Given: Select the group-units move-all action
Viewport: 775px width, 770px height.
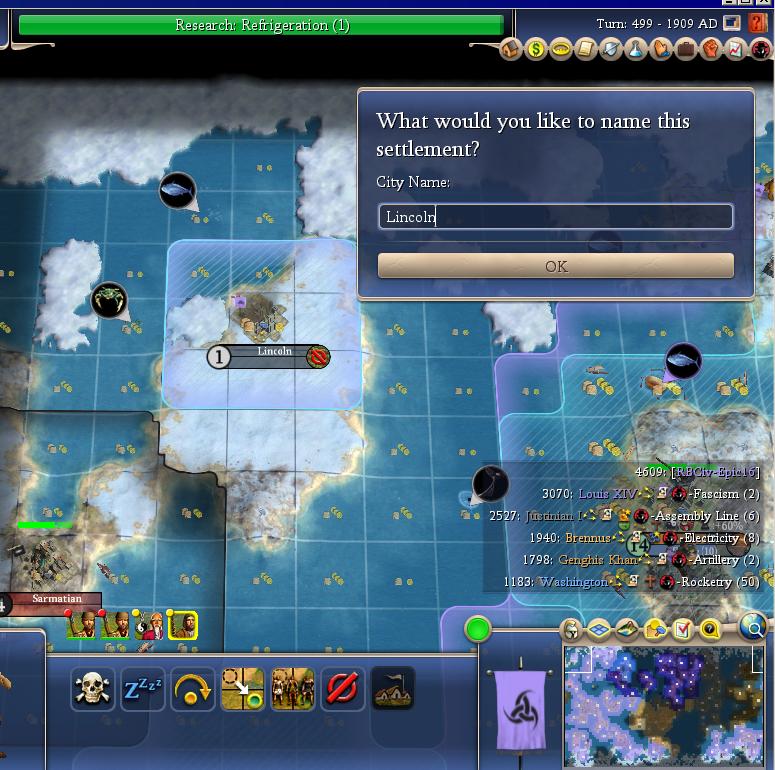Looking at the screenshot, I should pyautogui.click(x=292, y=689).
